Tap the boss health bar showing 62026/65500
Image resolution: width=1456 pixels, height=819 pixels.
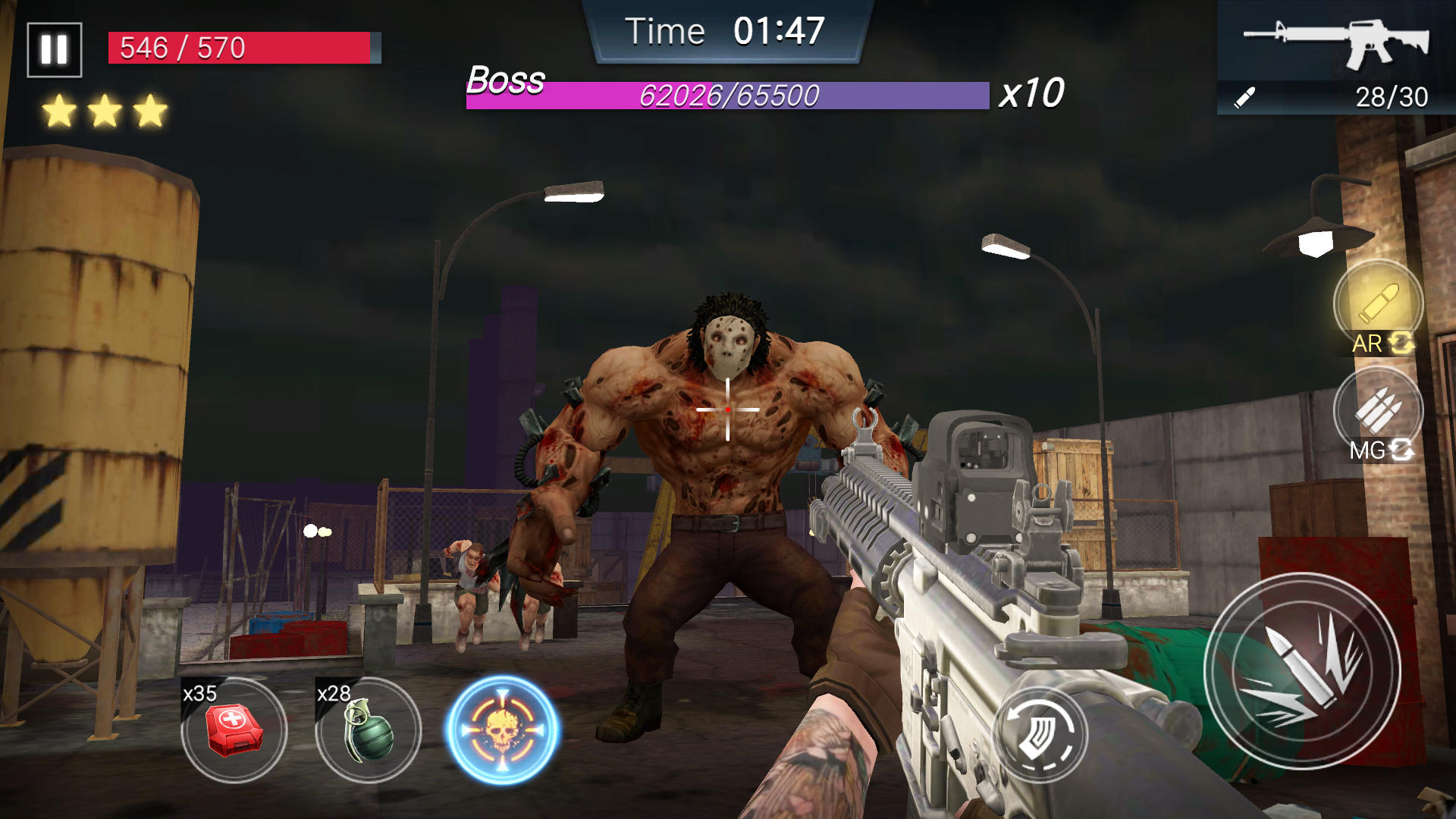click(728, 96)
